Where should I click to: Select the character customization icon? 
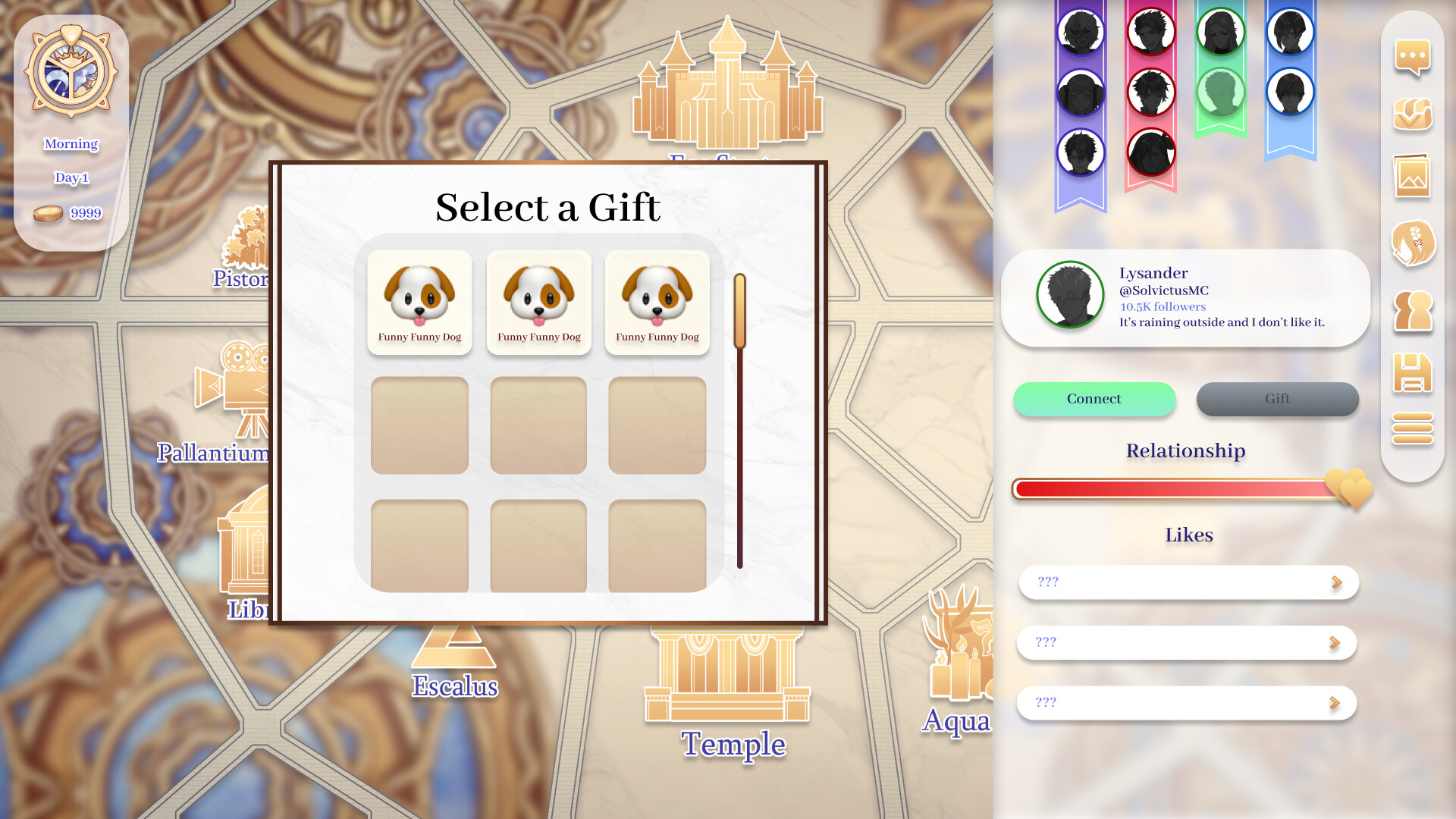[x=1412, y=244]
